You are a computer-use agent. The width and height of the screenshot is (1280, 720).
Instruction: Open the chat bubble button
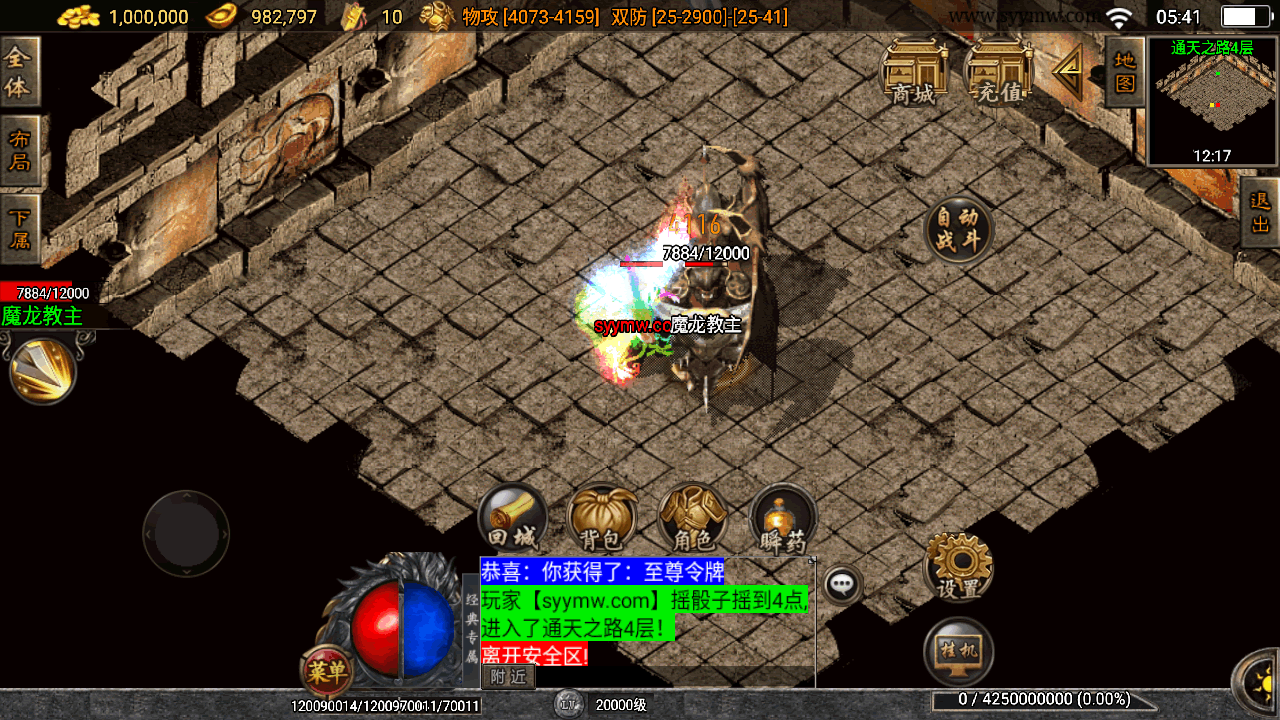coord(843,583)
